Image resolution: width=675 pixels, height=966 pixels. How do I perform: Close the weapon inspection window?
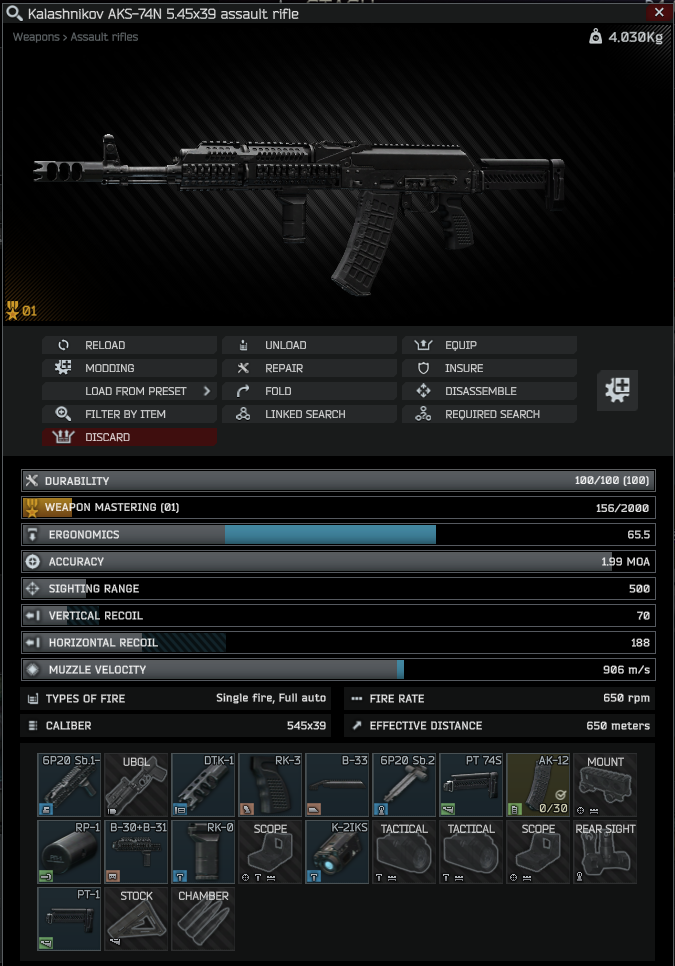(659, 13)
